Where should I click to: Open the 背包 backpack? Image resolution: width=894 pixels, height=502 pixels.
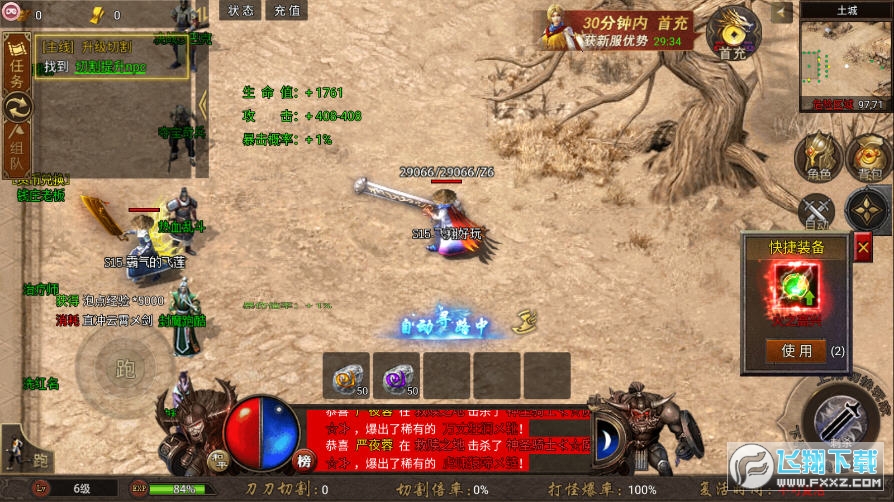tap(867, 158)
